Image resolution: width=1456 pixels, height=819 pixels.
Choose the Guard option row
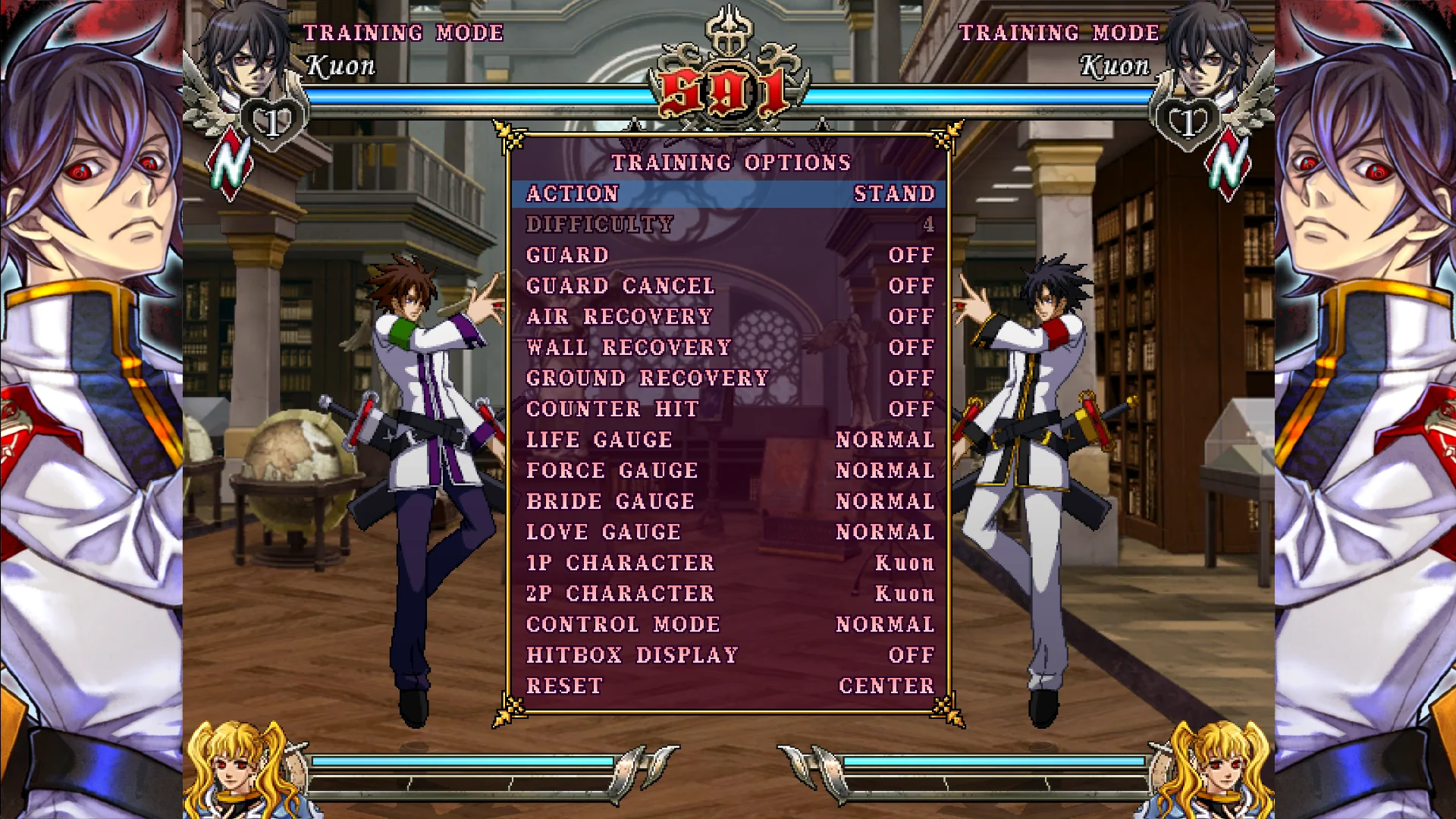click(728, 255)
